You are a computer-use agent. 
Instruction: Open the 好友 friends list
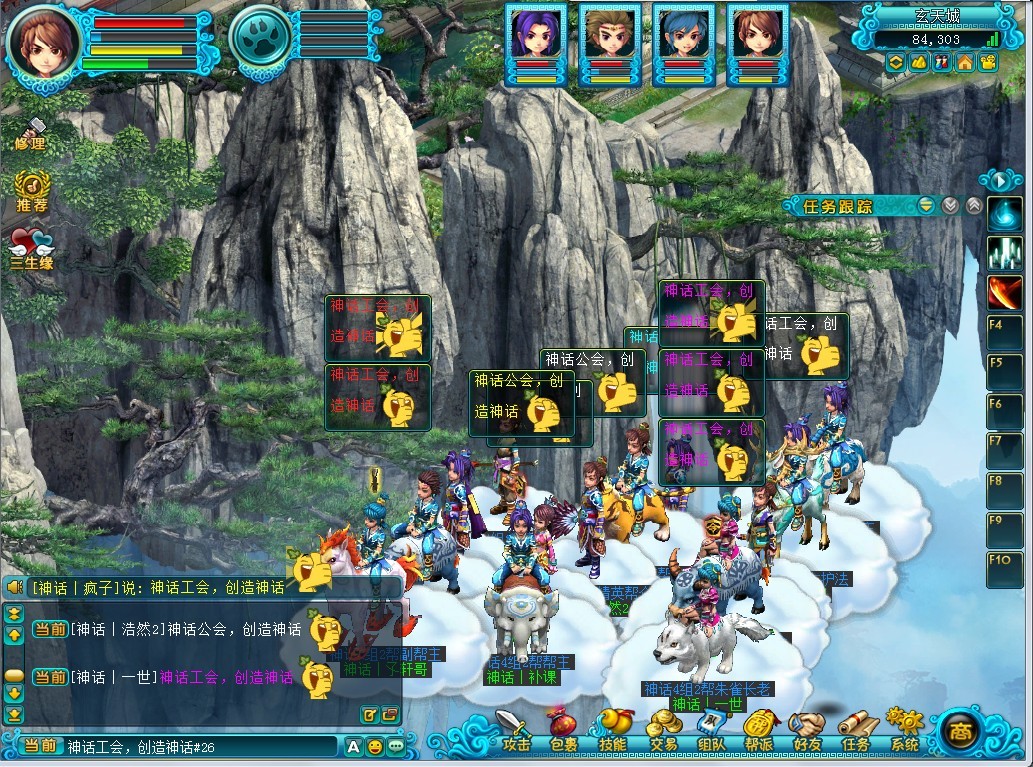(808, 730)
